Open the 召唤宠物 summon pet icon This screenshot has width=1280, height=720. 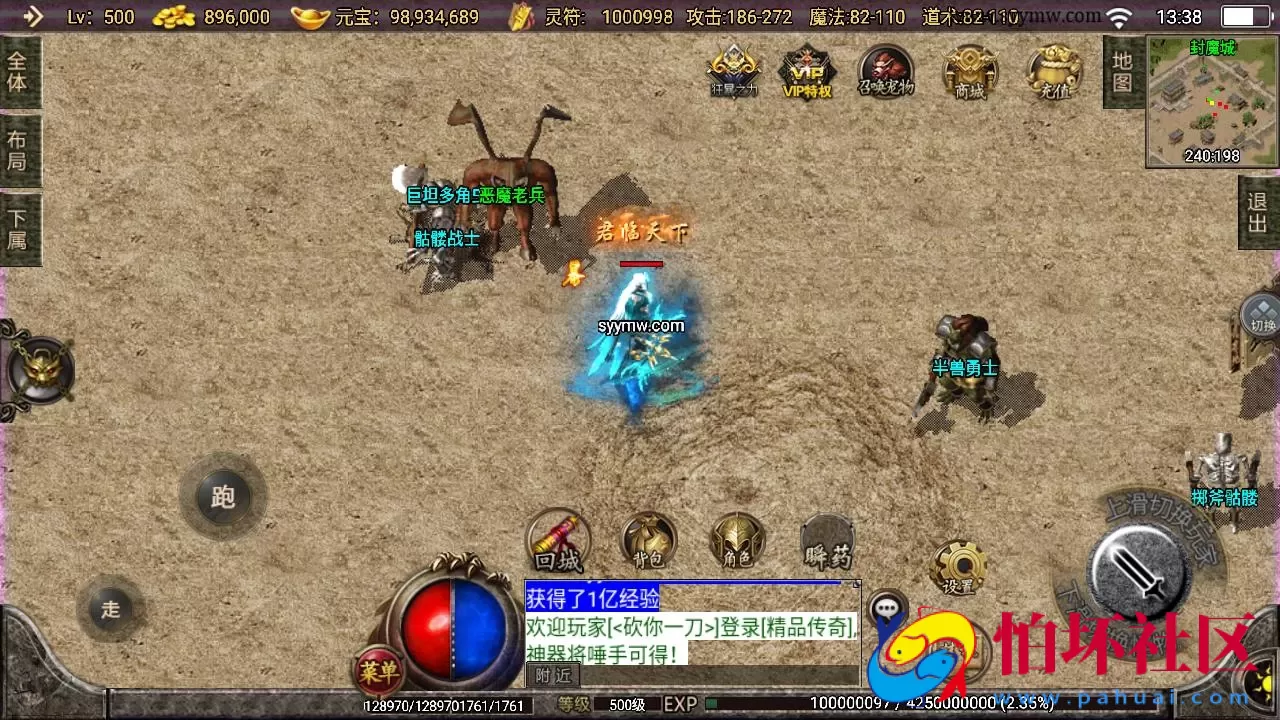click(886, 72)
